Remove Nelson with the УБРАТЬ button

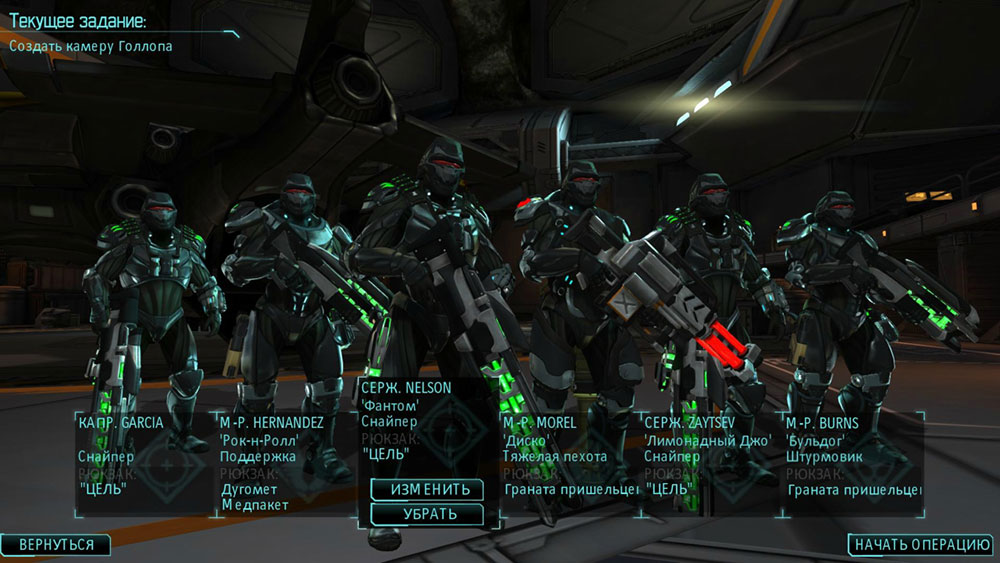coord(427,514)
